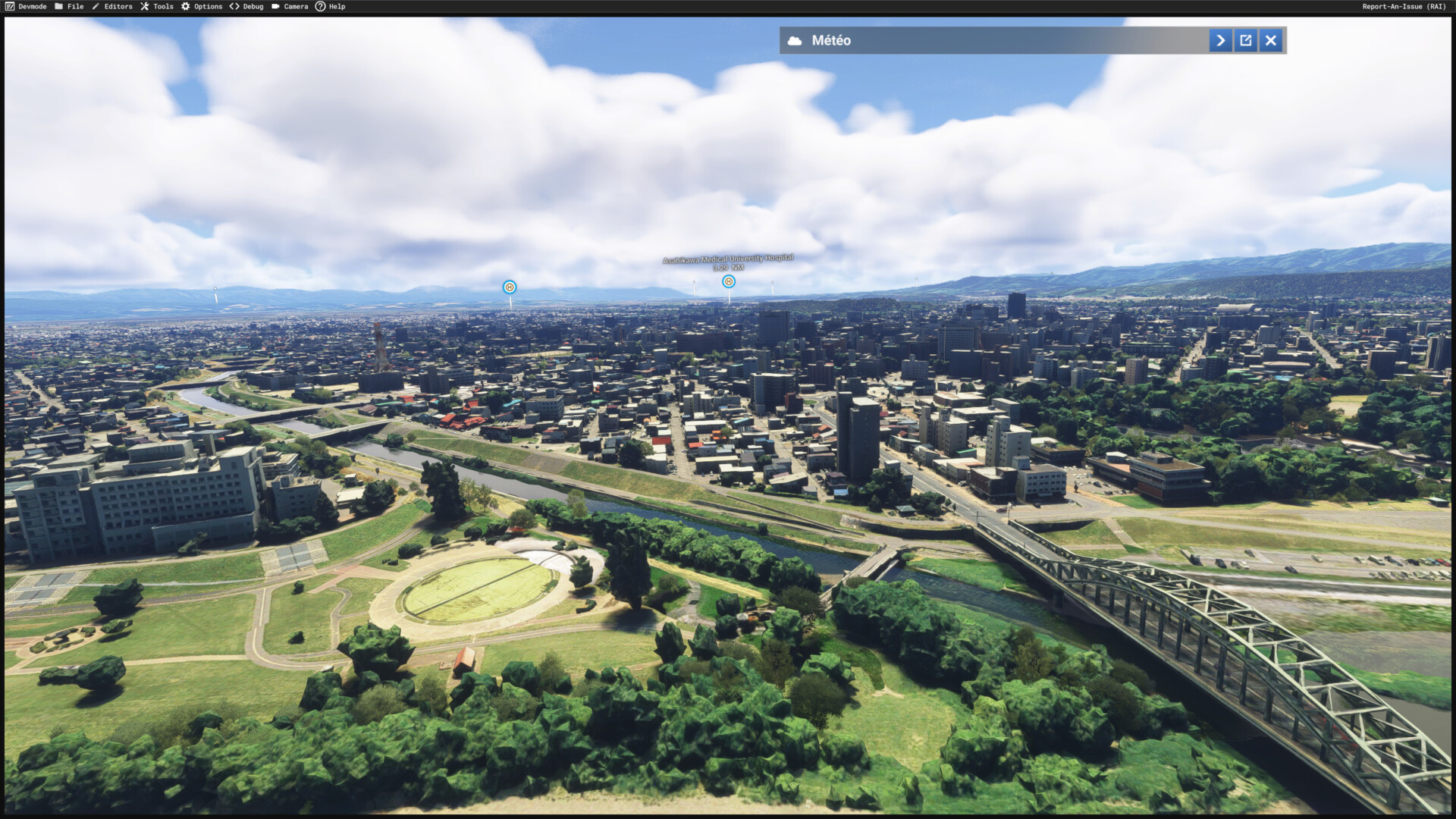Close the Météo panel
This screenshot has width=1456, height=819.
(1271, 40)
